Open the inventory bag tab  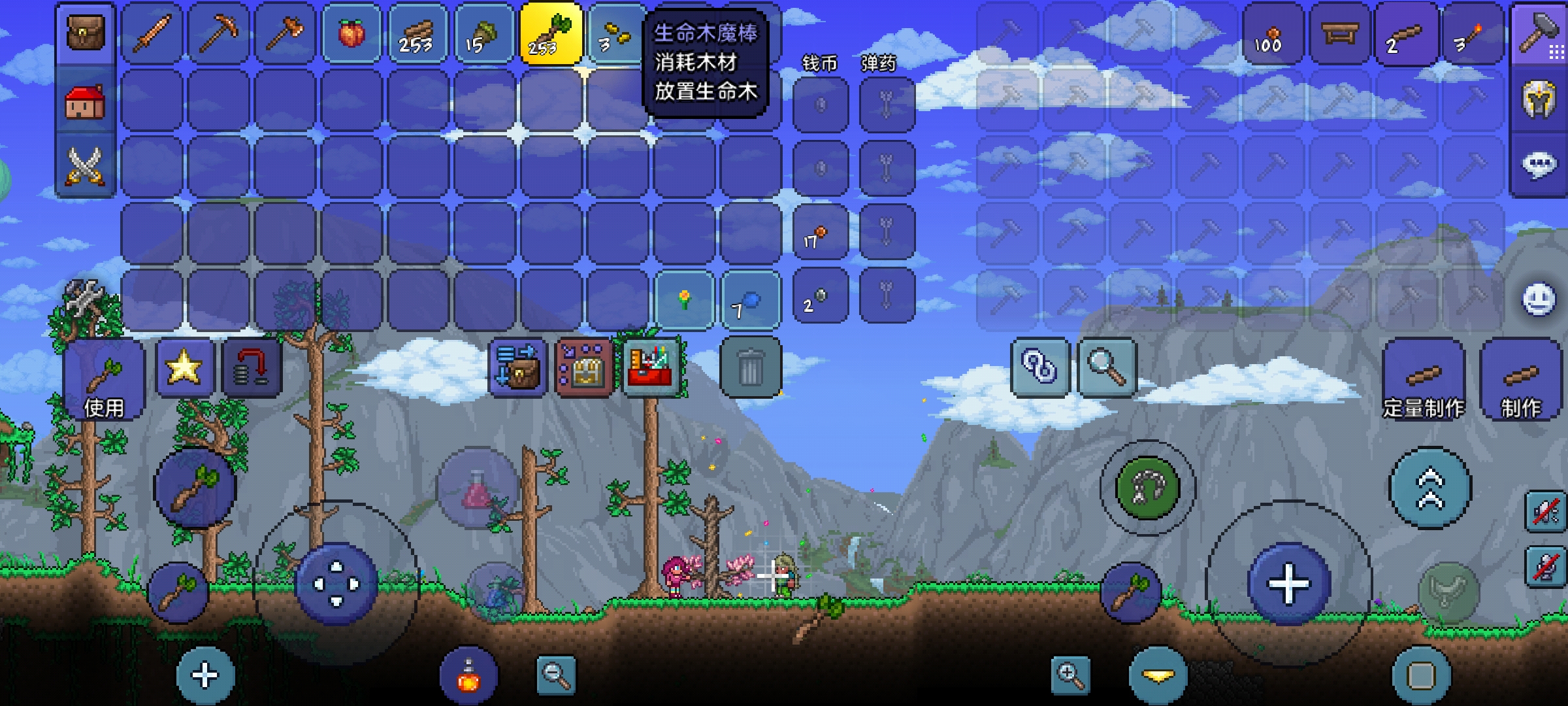86,33
